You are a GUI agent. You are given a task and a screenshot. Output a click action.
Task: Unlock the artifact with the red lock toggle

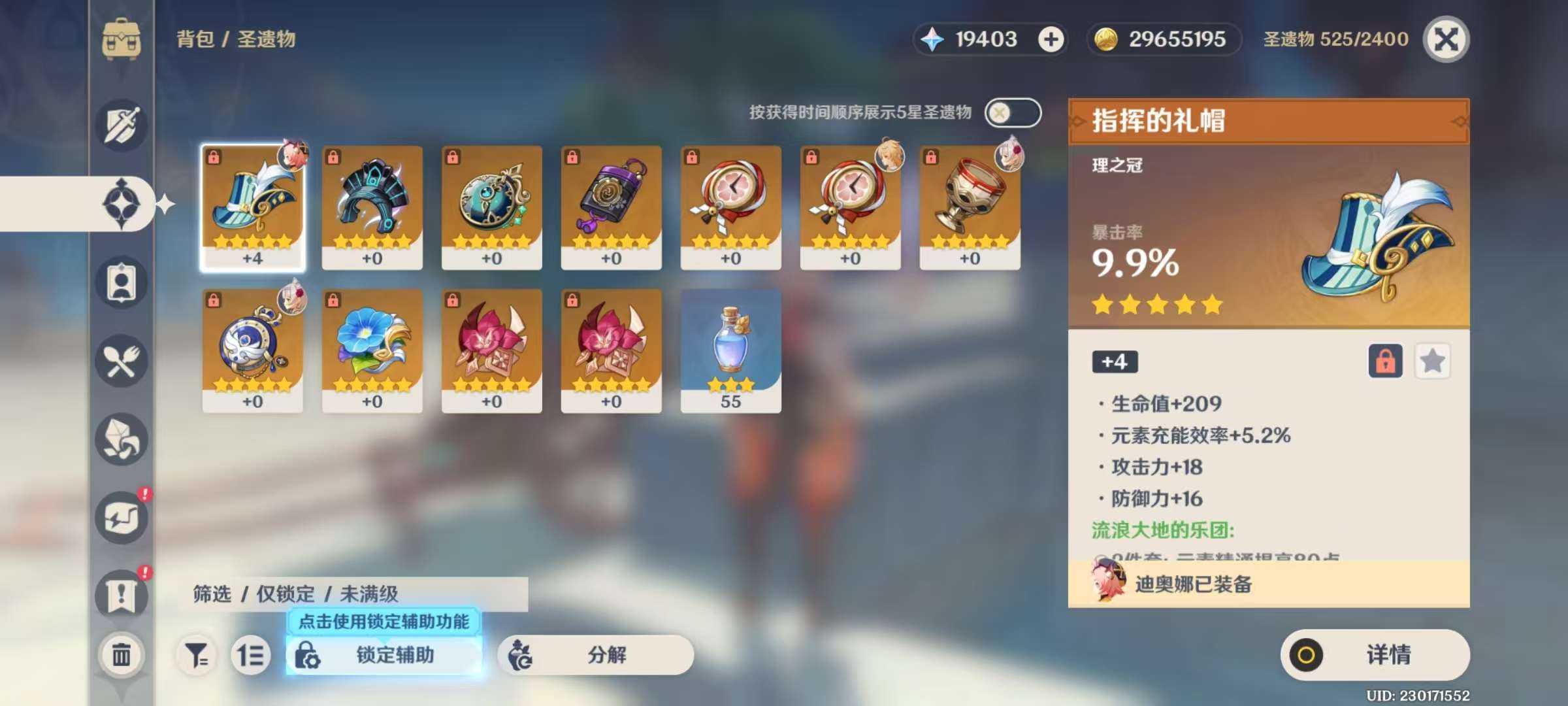(1386, 361)
